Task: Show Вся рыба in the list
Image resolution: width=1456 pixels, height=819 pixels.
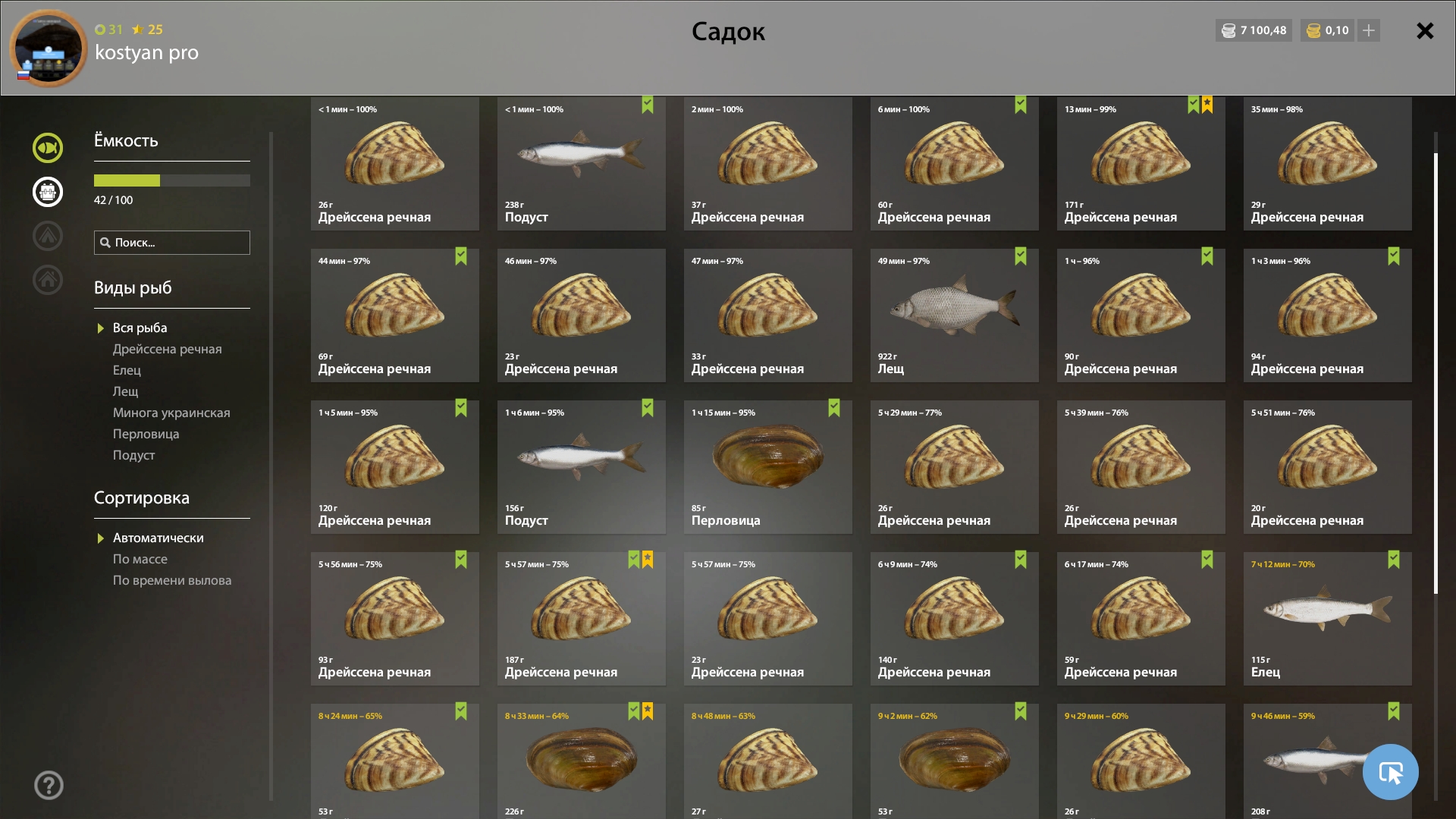Action: 140,328
